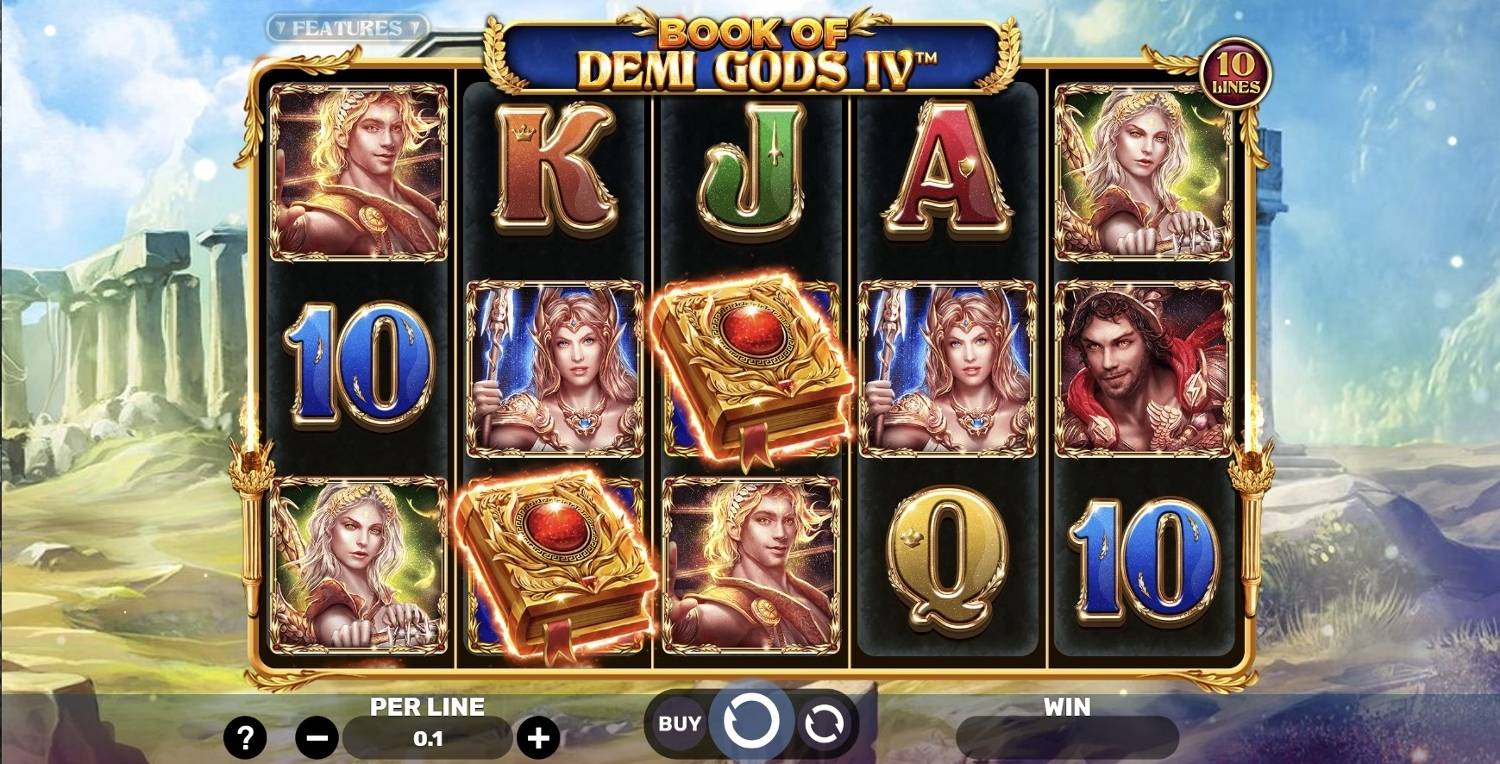Switch autoplay mode using the small refresh icon
The image size is (1500, 764).
825,720
